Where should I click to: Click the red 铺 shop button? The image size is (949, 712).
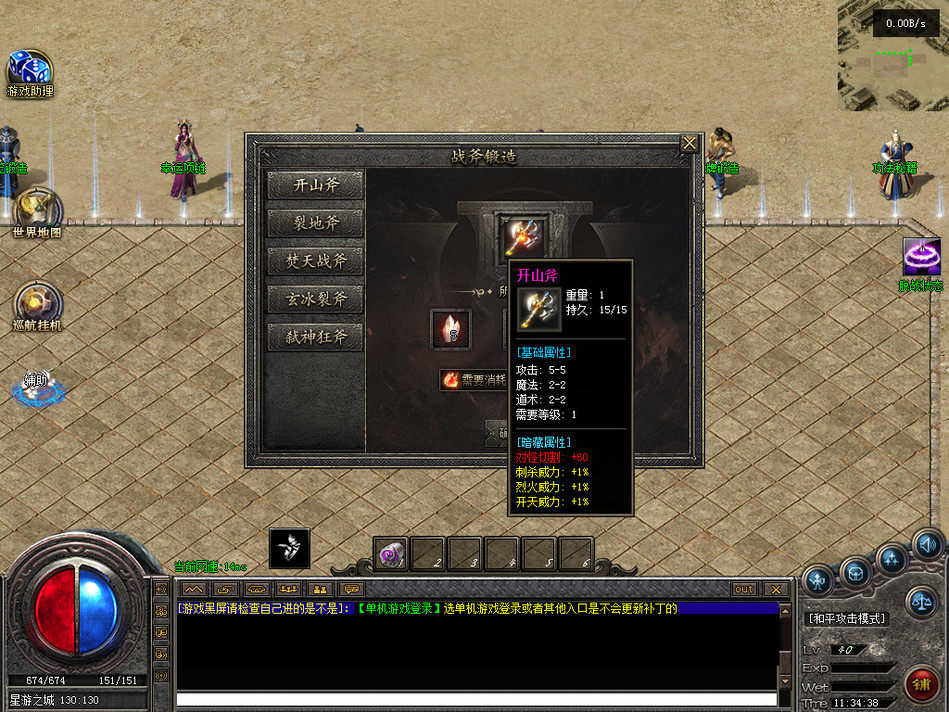pyautogui.click(x=921, y=685)
